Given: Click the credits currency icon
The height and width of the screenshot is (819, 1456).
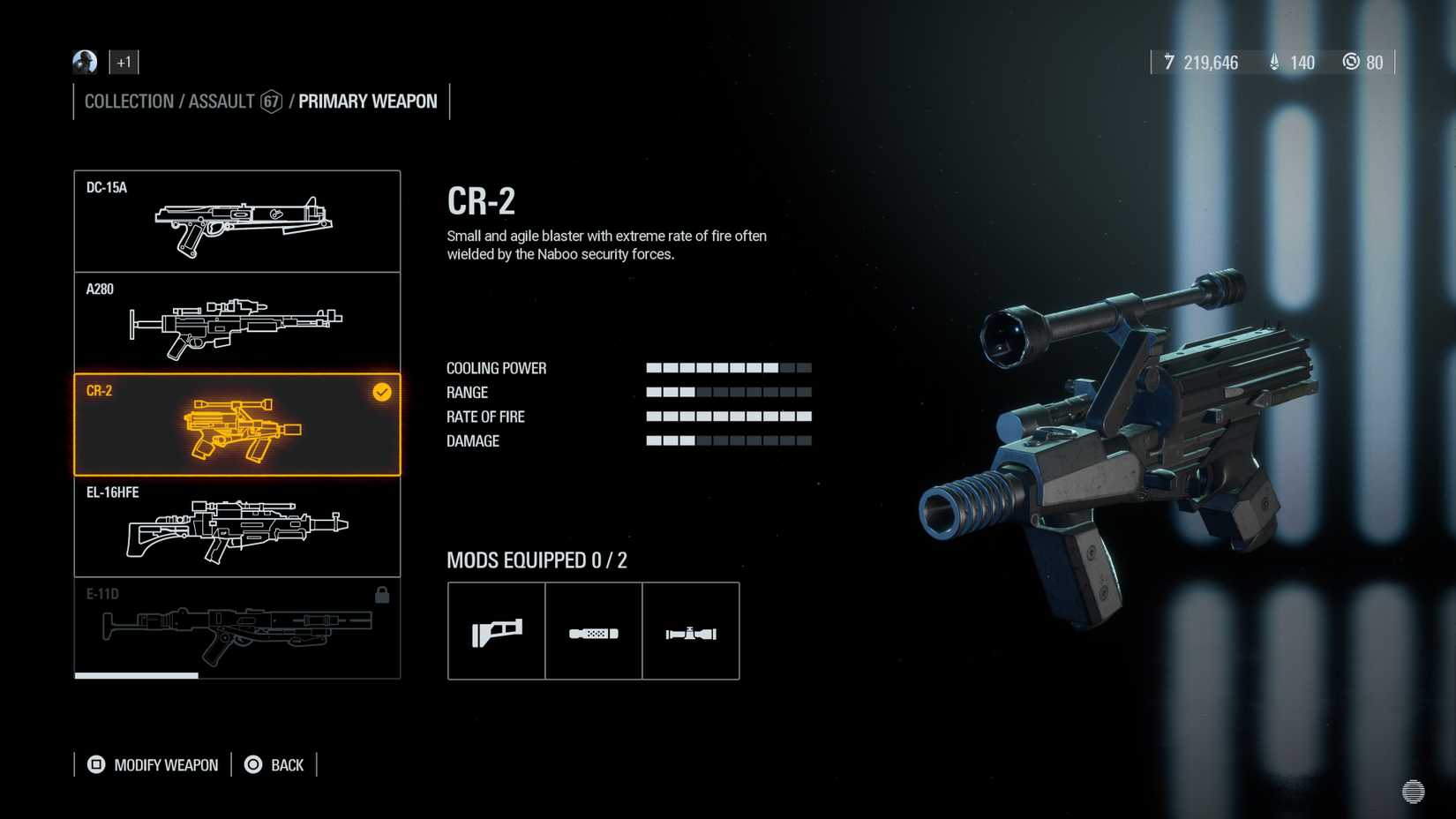Looking at the screenshot, I should pos(1169,62).
